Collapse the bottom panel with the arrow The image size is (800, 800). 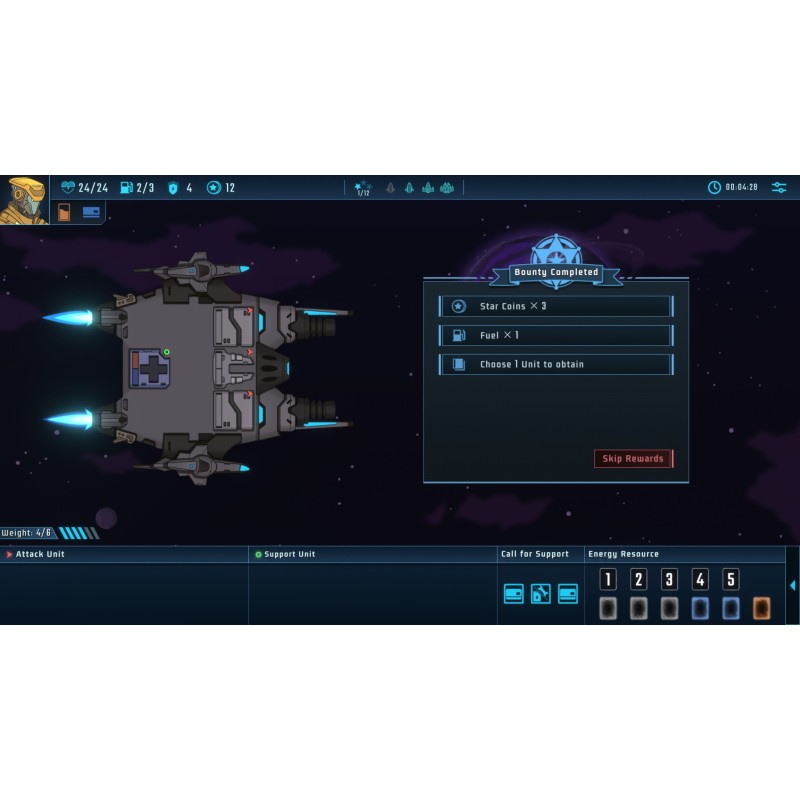(793, 585)
